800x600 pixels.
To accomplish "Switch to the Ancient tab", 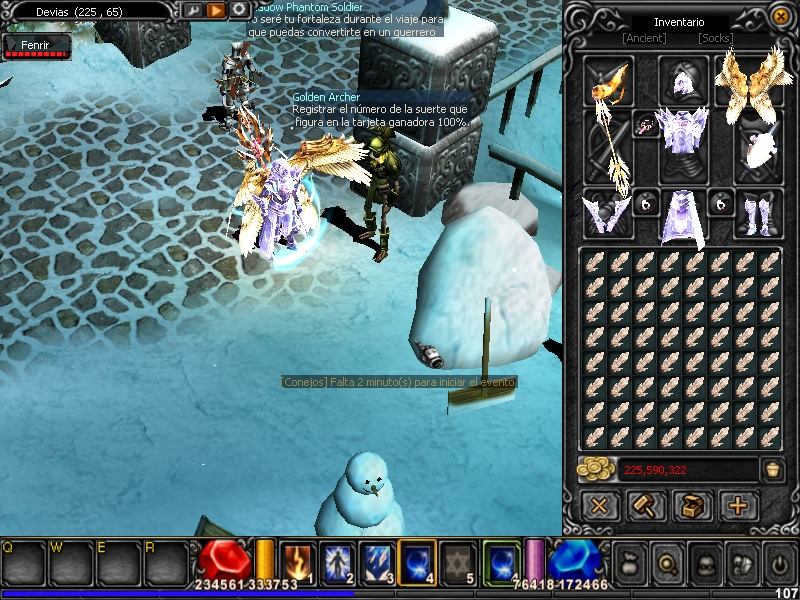I will coord(644,38).
